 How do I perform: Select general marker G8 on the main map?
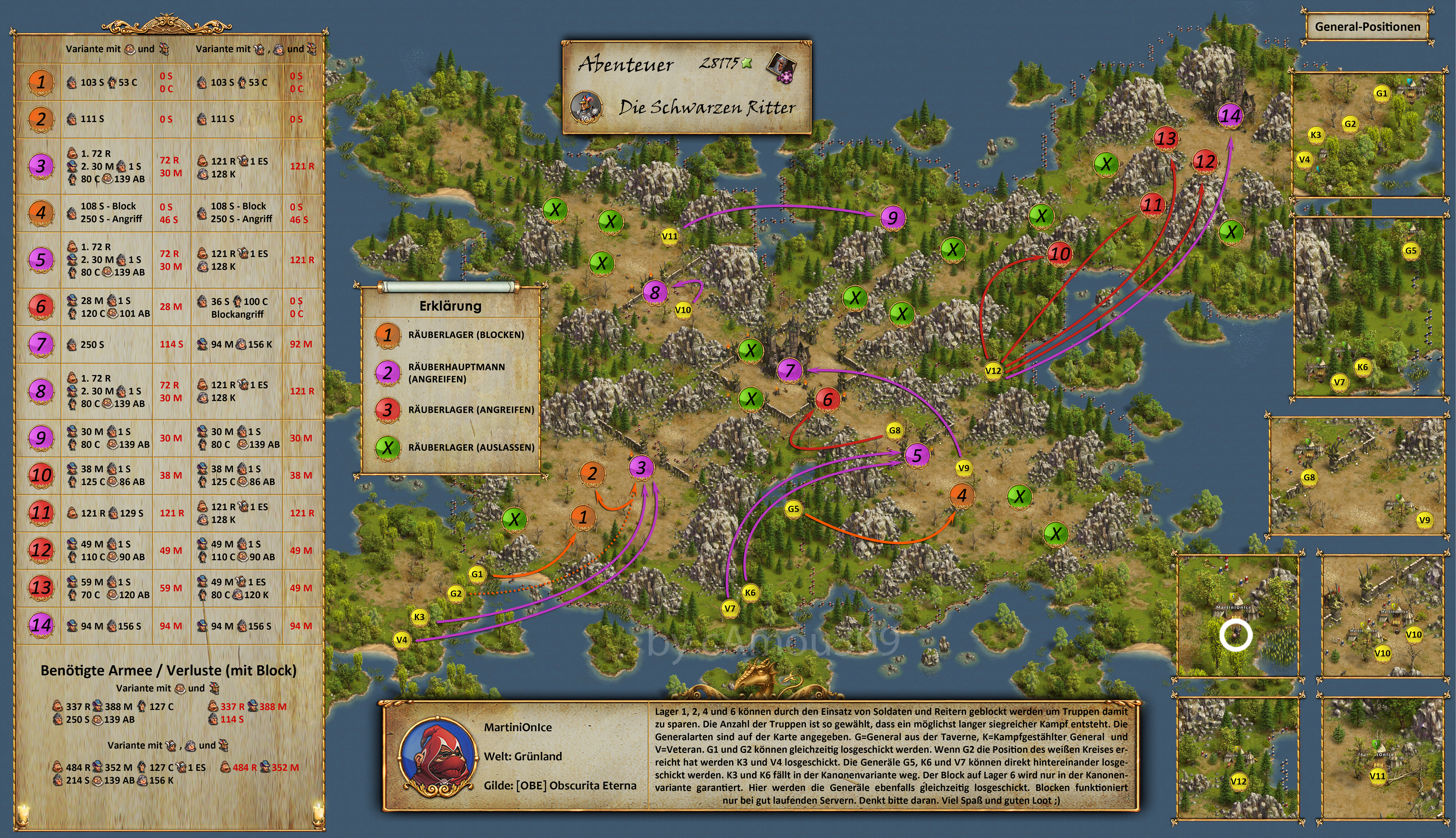click(x=894, y=431)
